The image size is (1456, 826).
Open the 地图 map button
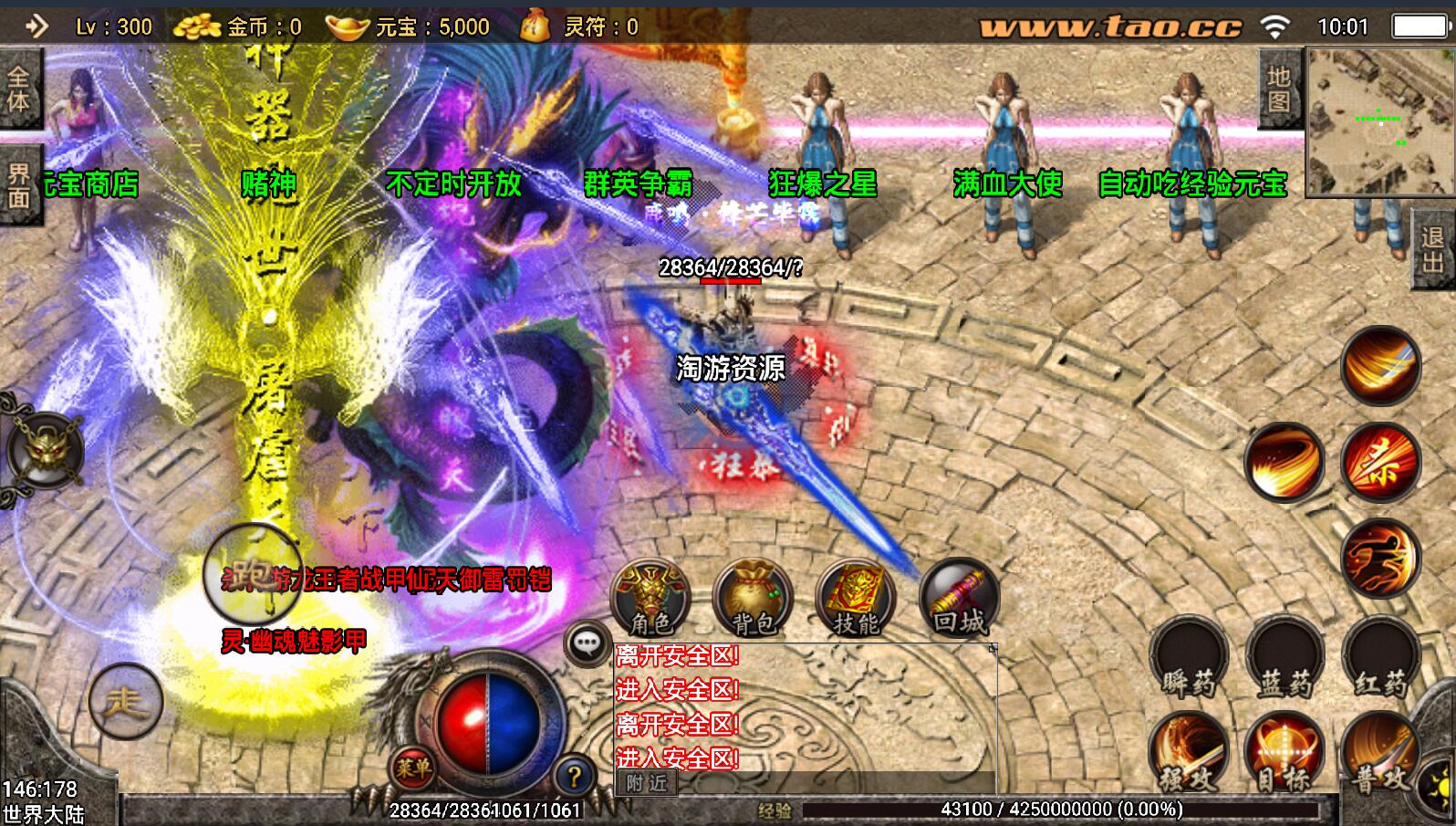coord(1279,89)
